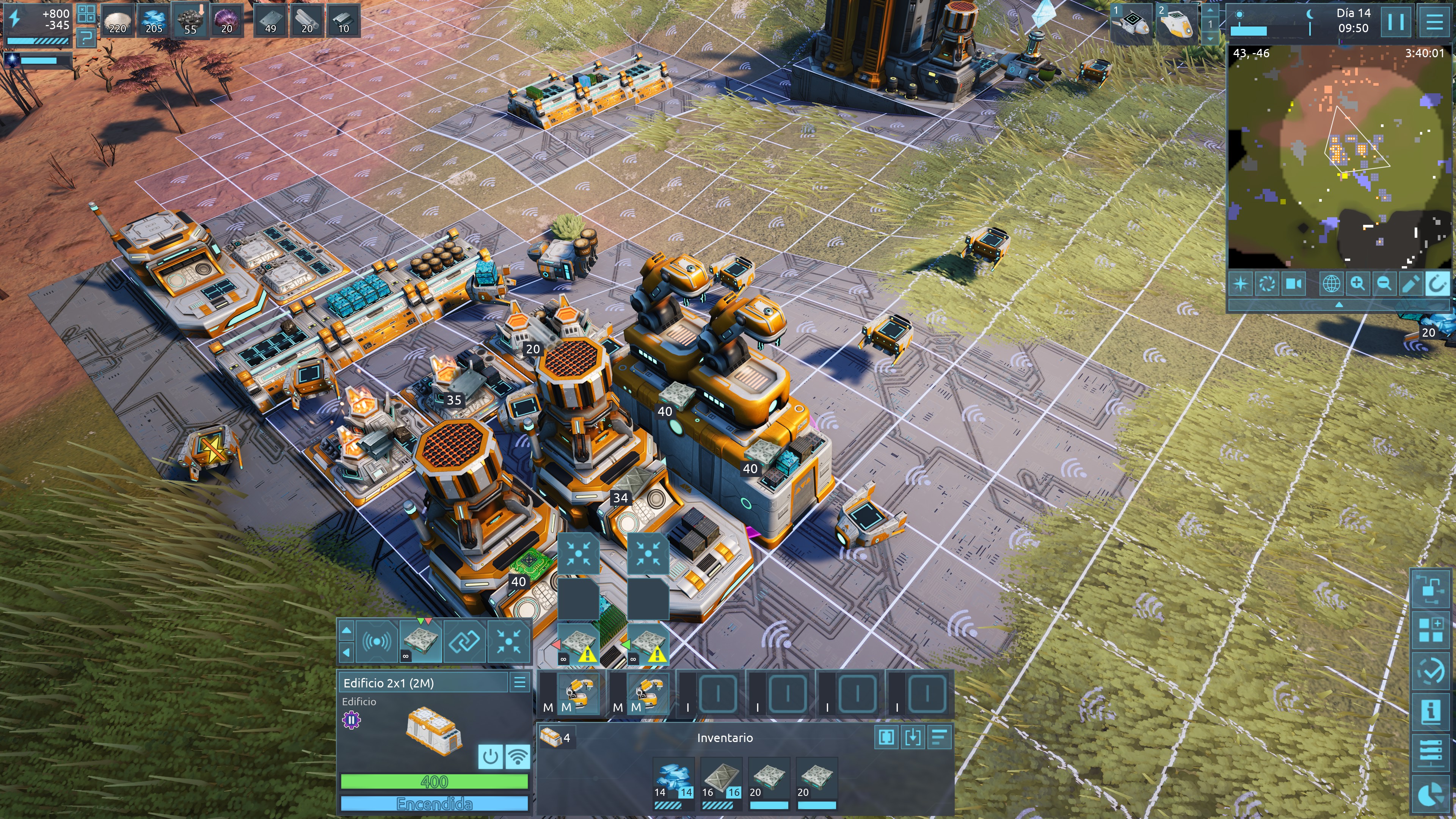The height and width of the screenshot is (819, 1456).
Task: Sort the inventory with the sort button
Action: [x=939, y=737]
